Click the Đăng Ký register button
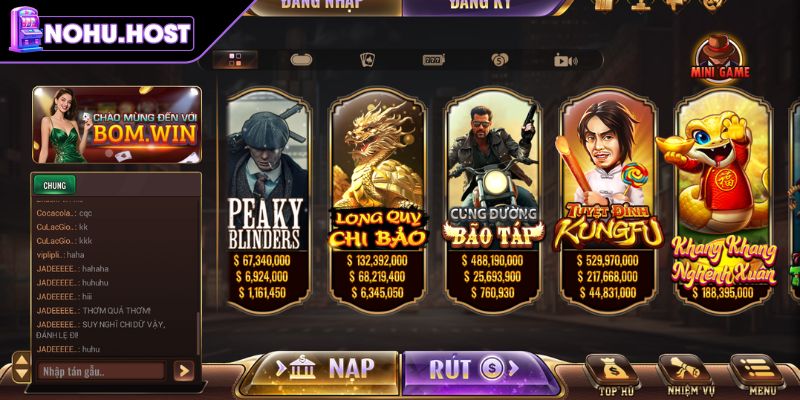This screenshot has height=400, width=800. (480, 7)
